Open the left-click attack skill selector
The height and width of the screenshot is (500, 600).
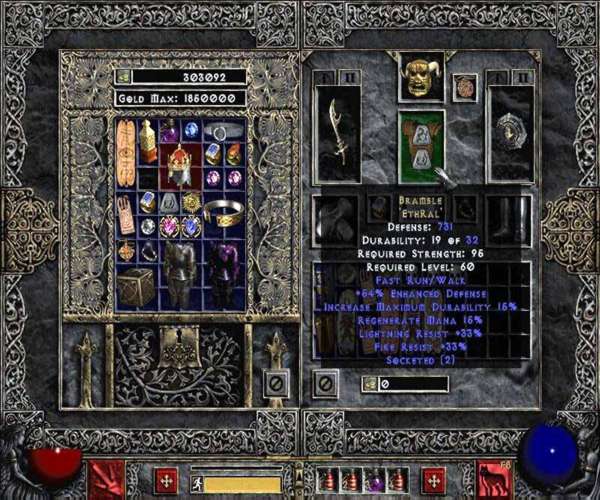pos(108,478)
